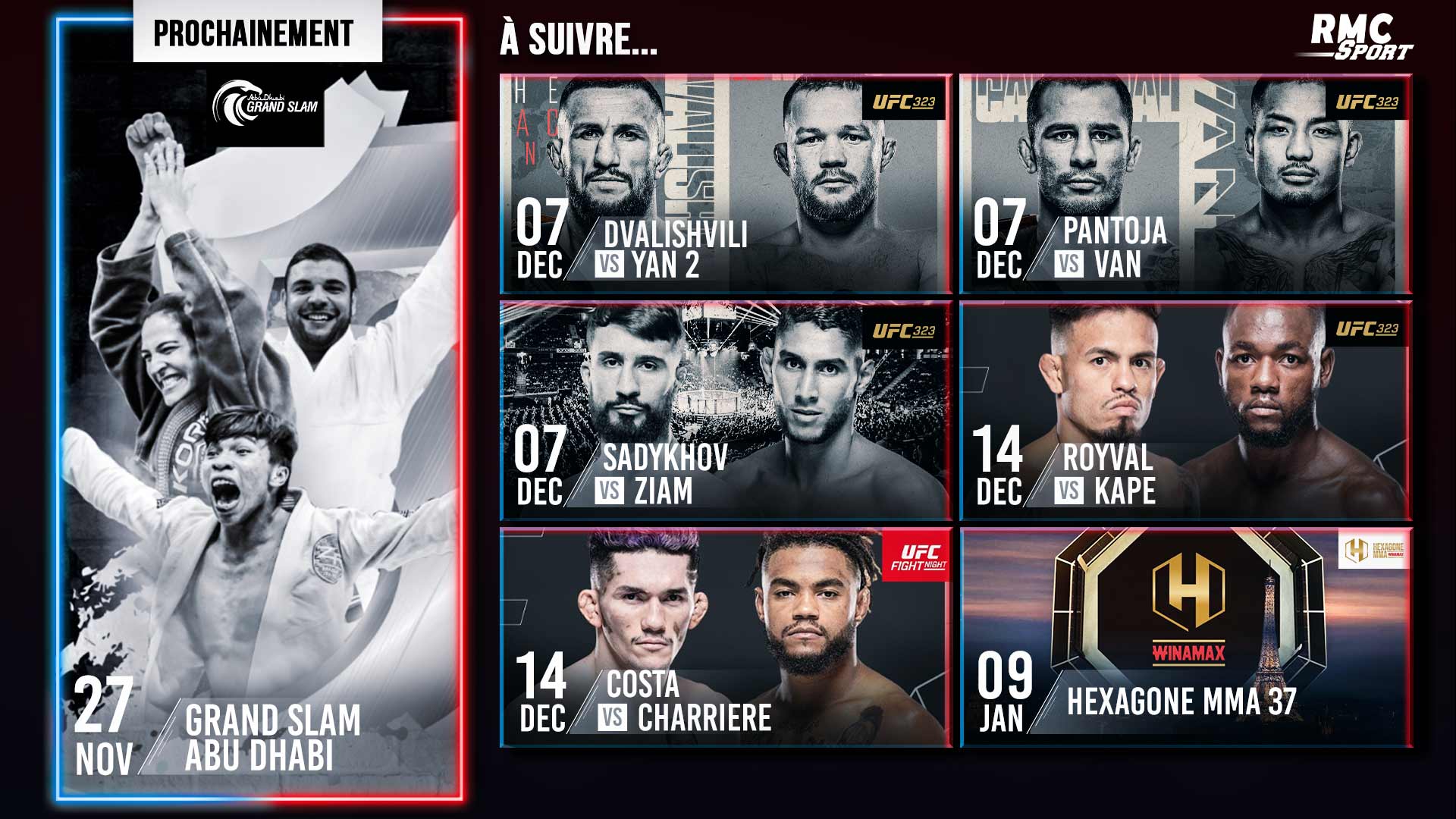This screenshot has width=1456, height=819.
Task: Select the Royval vs Kape fight tile
Action: 1185,411
